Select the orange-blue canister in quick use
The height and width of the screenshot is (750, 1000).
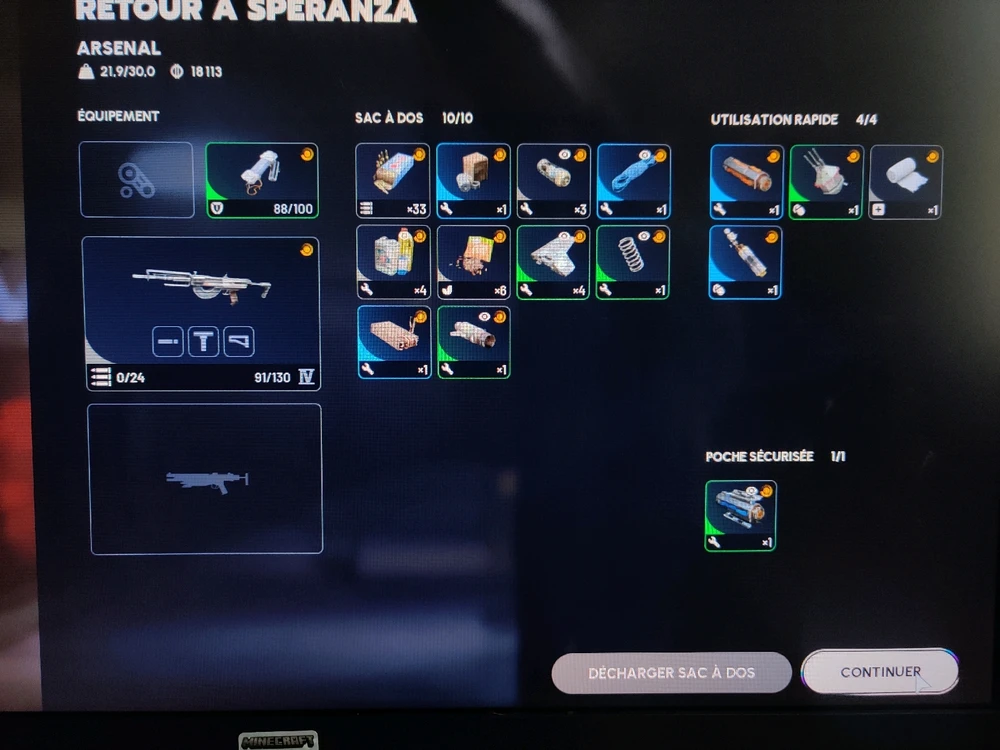(x=746, y=182)
